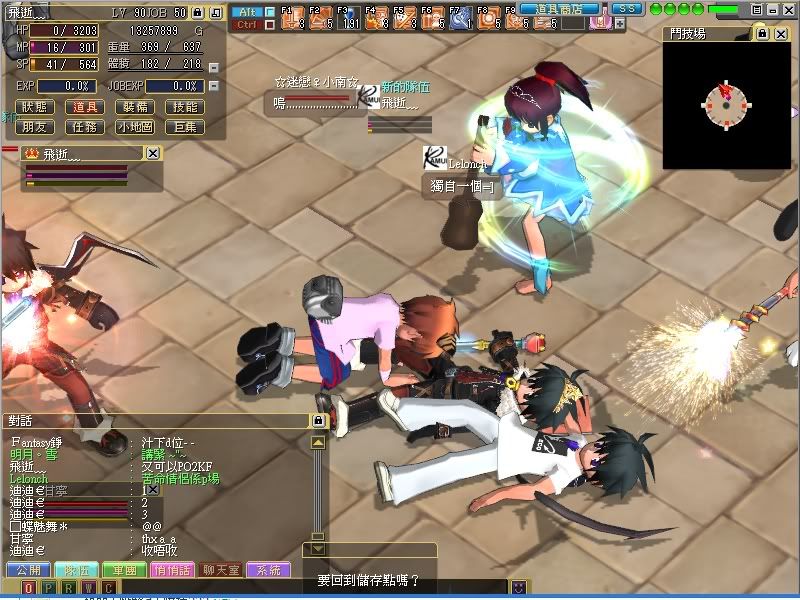This screenshot has width=800, height=600.
Task: Close the 鬥技場 minimap panel
Action: (x=782, y=34)
